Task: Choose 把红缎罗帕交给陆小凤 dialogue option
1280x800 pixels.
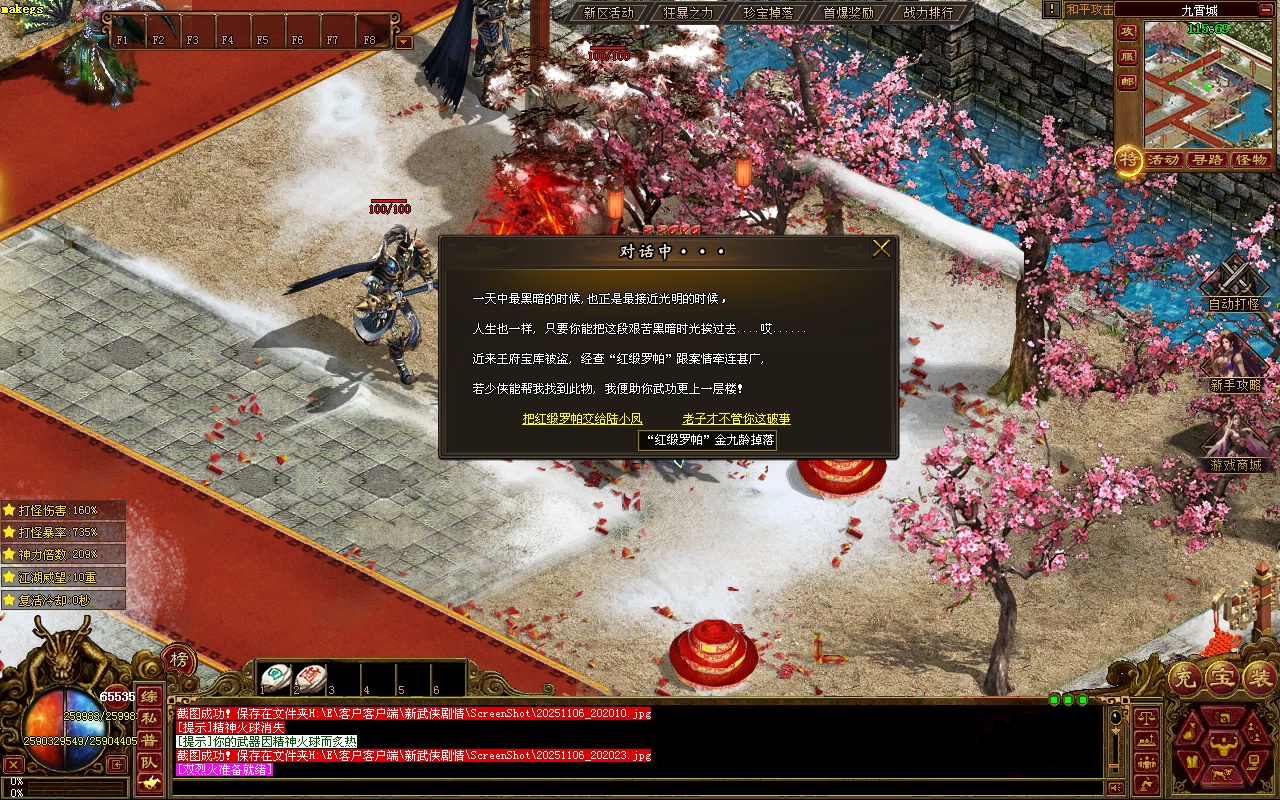Action: click(582, 419)
